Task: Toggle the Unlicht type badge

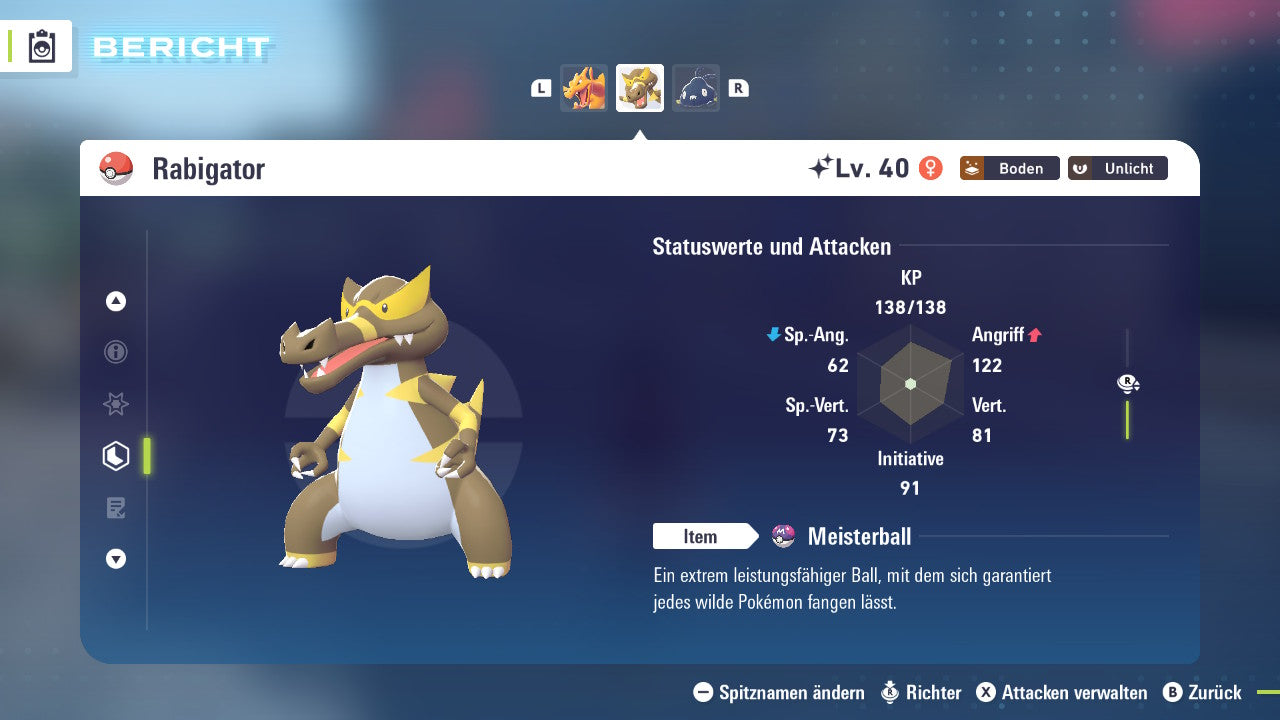Action: (x=1117, y=168)
